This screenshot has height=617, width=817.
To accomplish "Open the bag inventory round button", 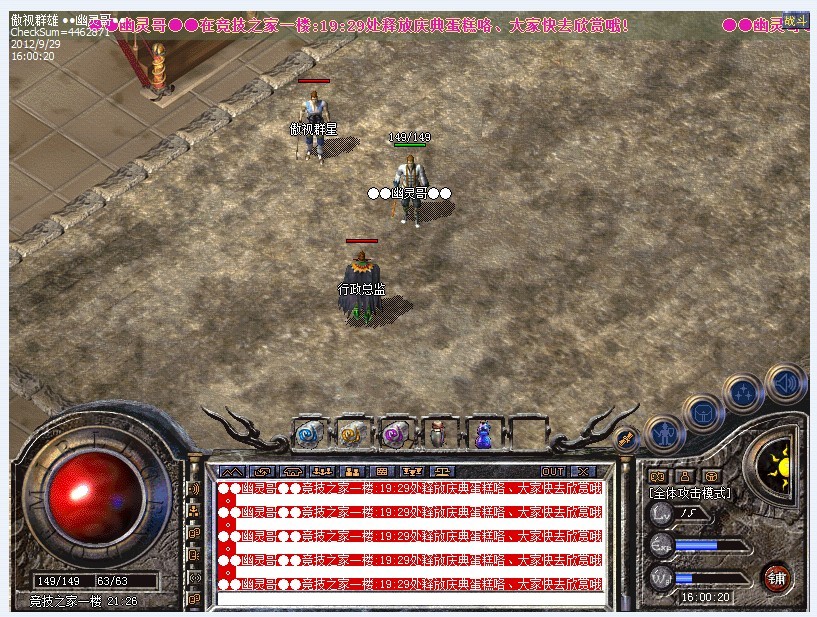I will pos(701,411).
